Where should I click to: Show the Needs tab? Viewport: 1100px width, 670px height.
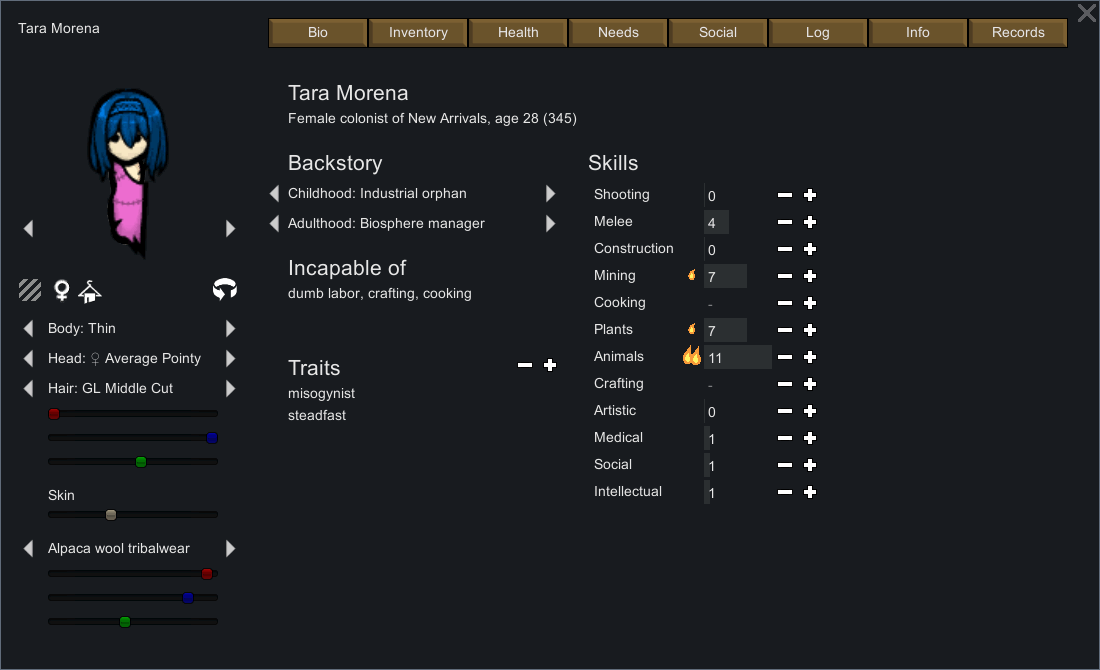tap(618, 33)
